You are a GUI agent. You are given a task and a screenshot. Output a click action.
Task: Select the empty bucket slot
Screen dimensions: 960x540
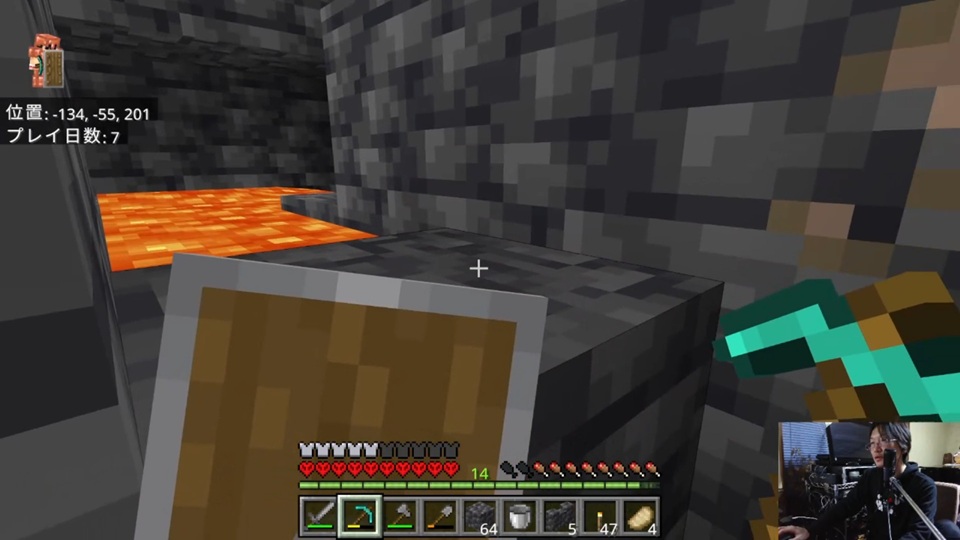pyautogui.click(x=520, y=515)
